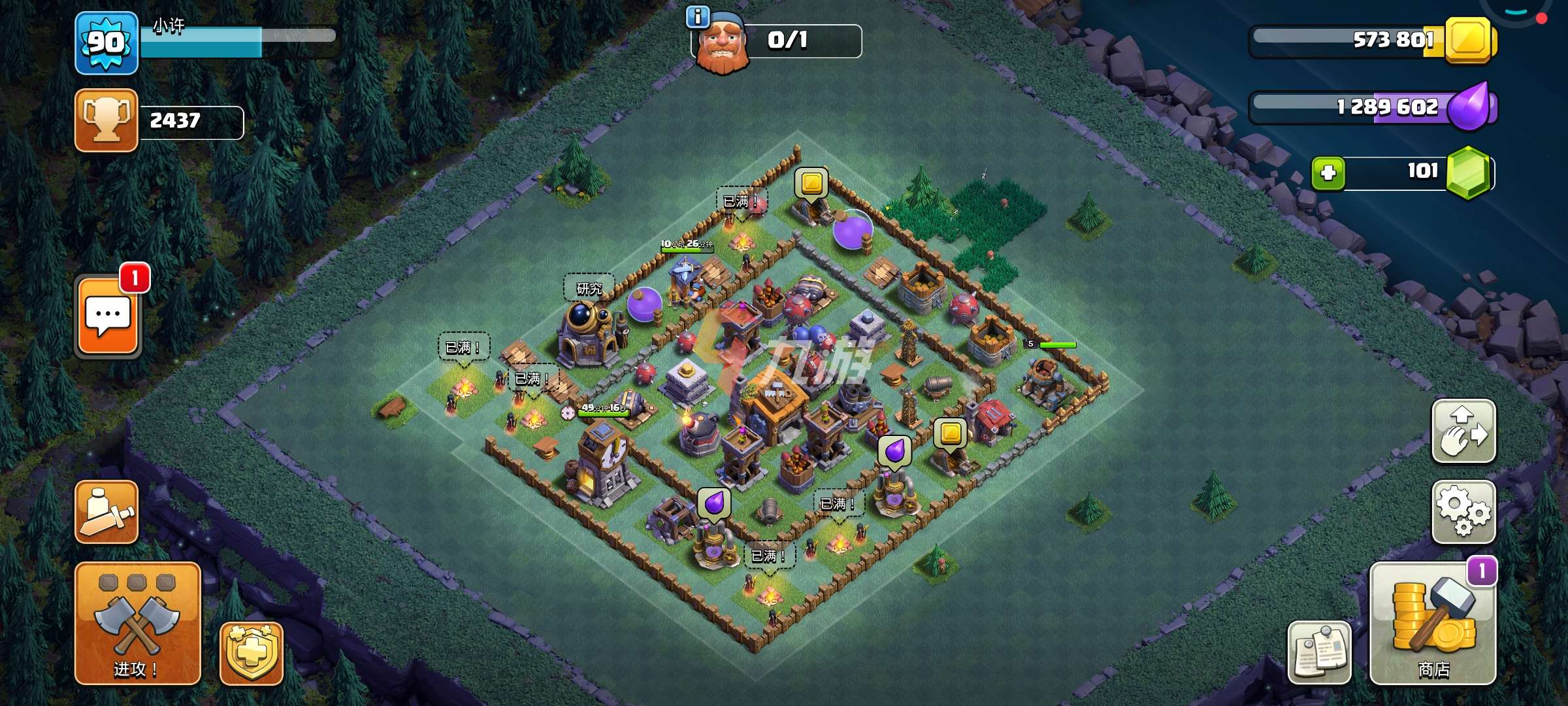Image resolution: width=1568 pixels, height=706 pixels.
Task: Open the notes clipboard icon
Action: [x=1318, y=652]
